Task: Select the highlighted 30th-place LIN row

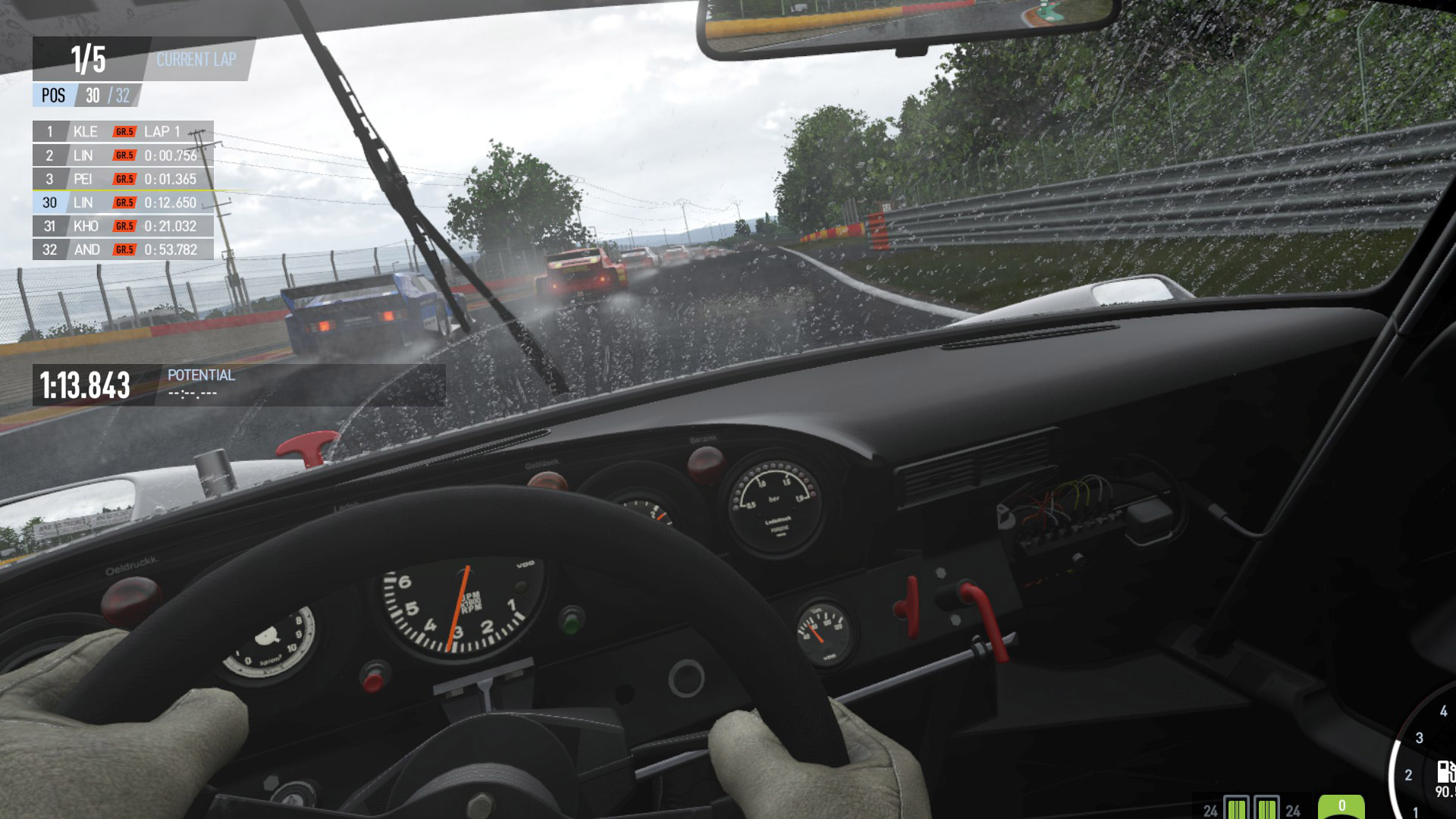Action: [123, 202]
